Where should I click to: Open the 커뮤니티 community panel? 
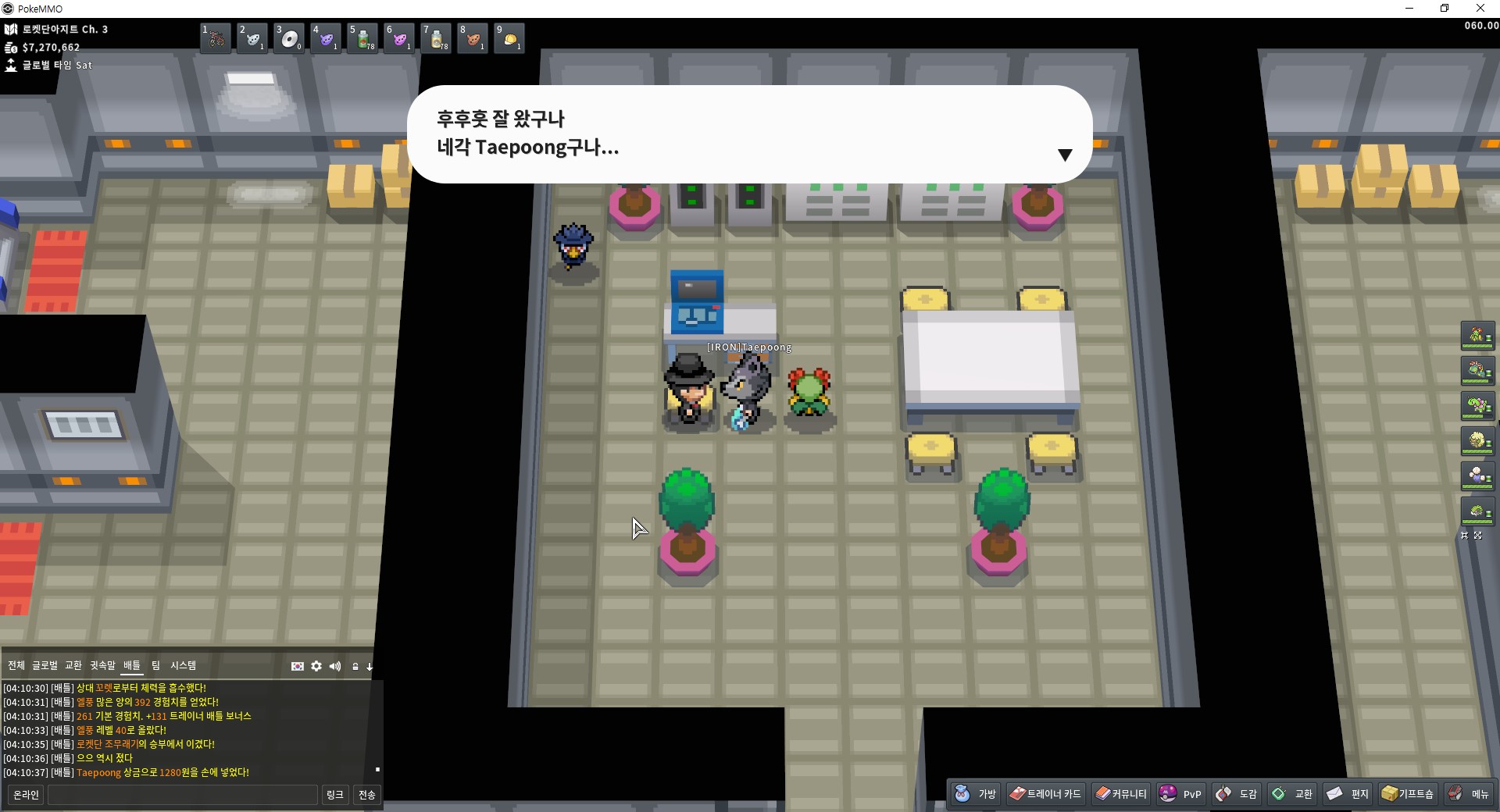(x=1120, y=794)
